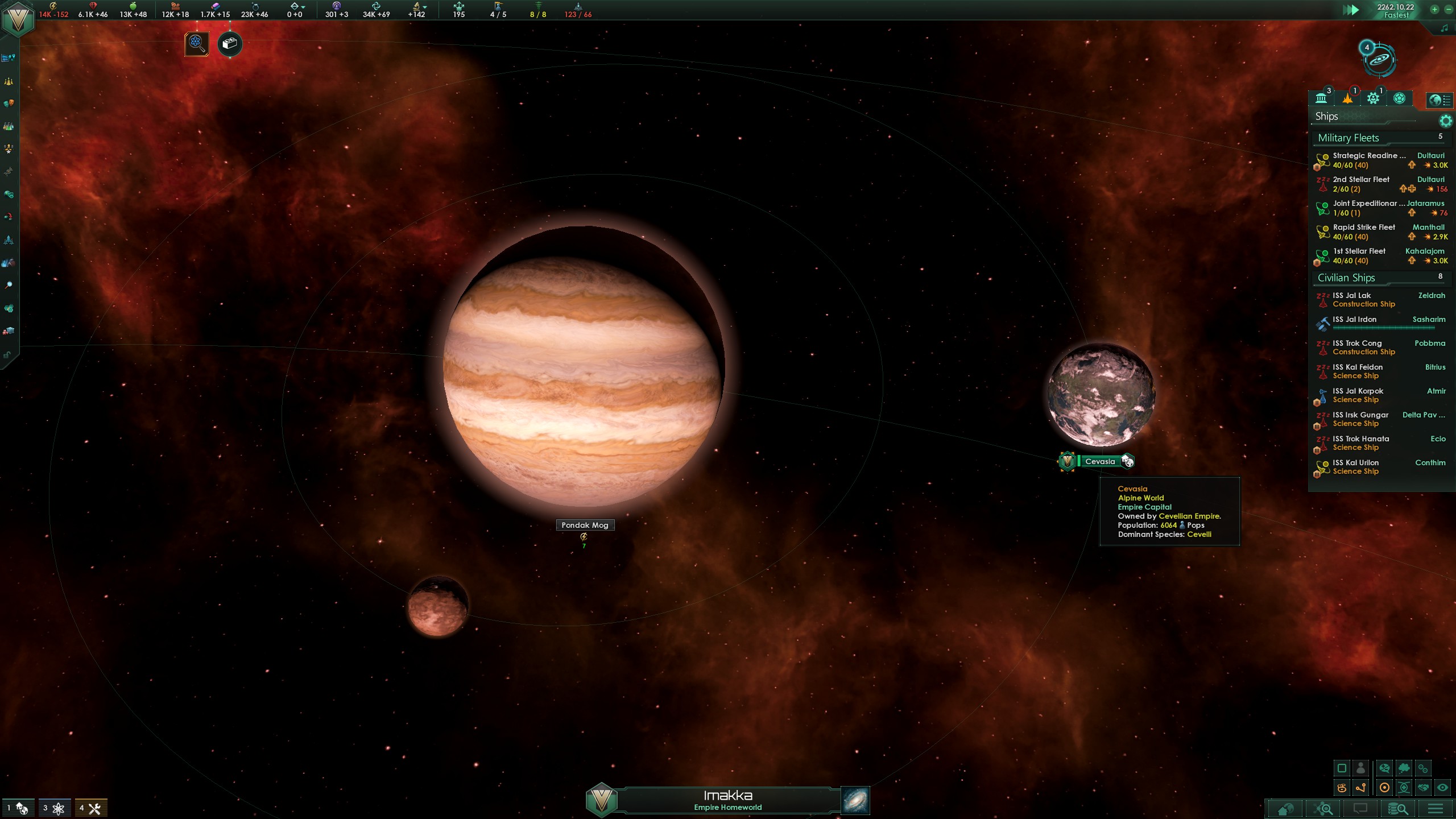Increase game speed with the plus button
The height and width of the screenshot is (819, 1456).
(1434, 9)
